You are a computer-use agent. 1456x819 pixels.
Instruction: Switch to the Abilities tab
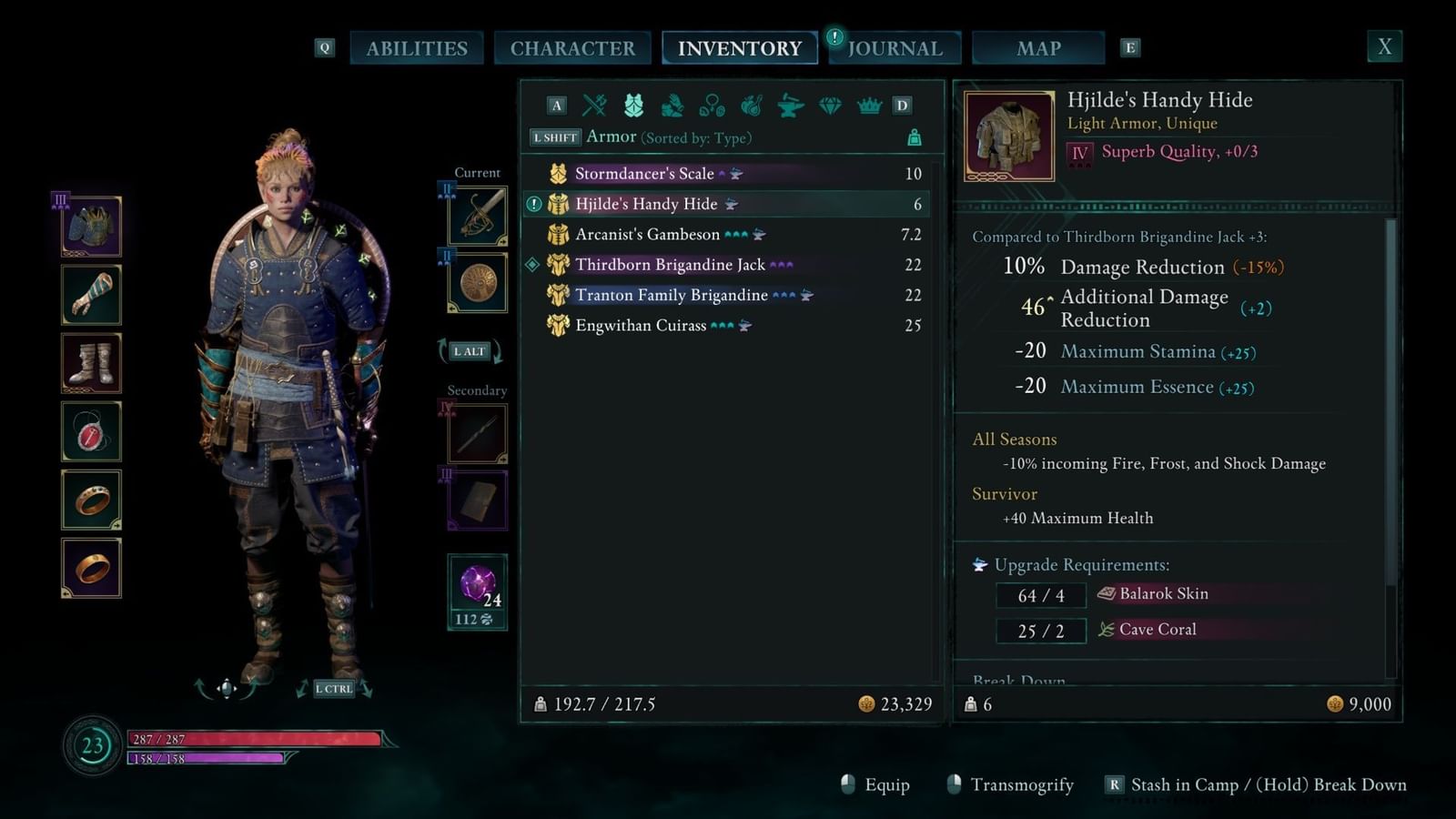[417, 48]
